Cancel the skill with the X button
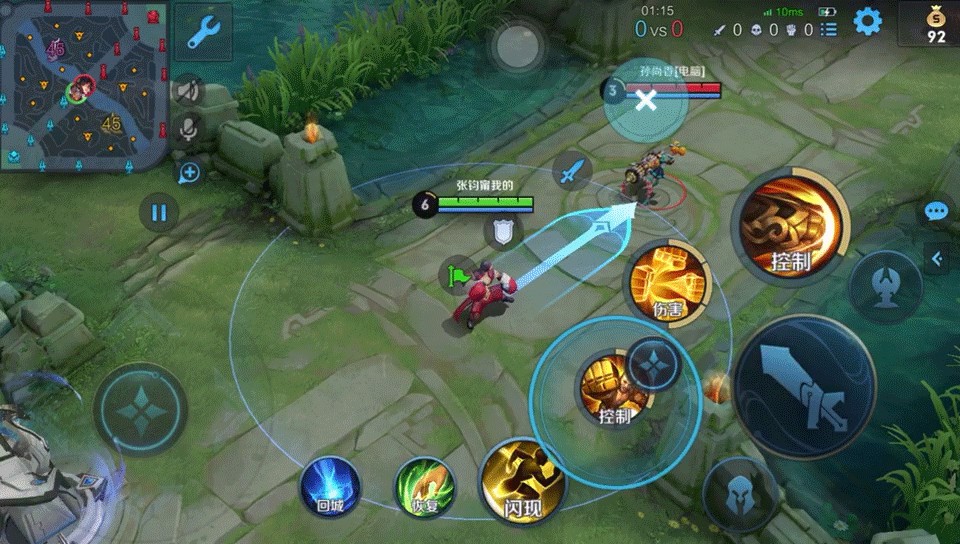Image resolution: width=960 pixels, height=544 pixels. [x=646, y=99]
